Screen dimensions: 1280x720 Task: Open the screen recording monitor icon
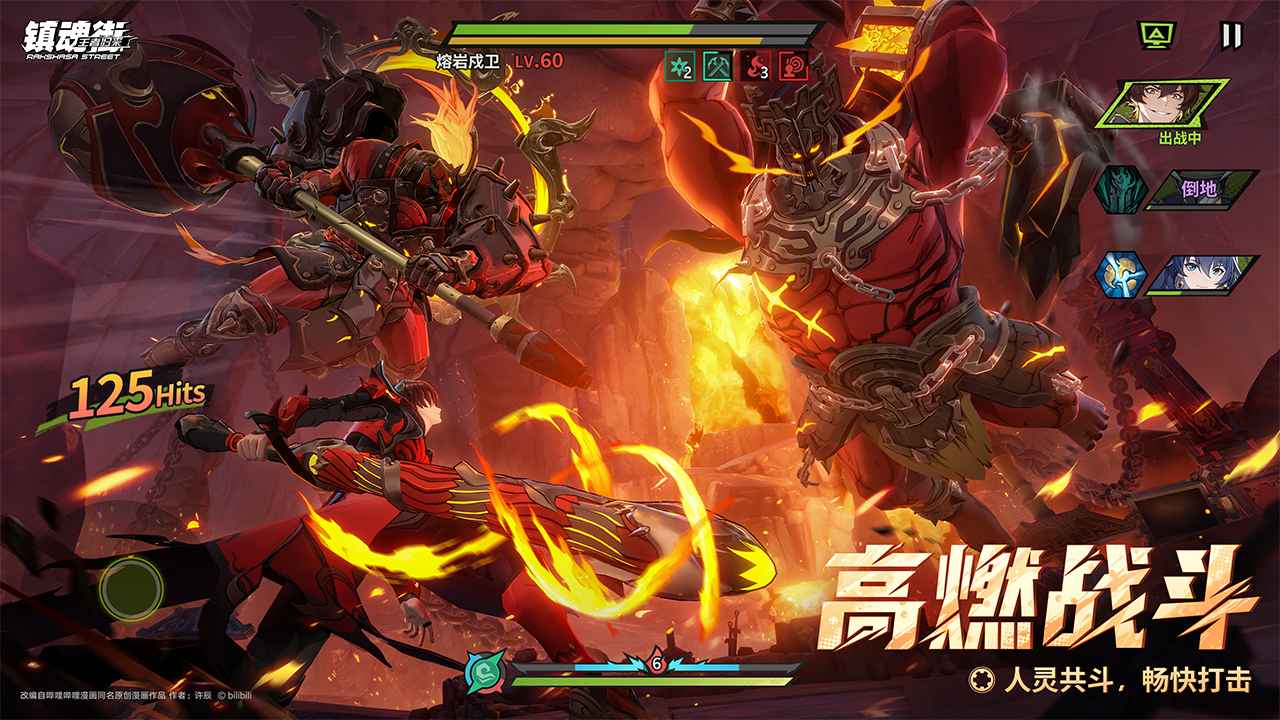1157,32
